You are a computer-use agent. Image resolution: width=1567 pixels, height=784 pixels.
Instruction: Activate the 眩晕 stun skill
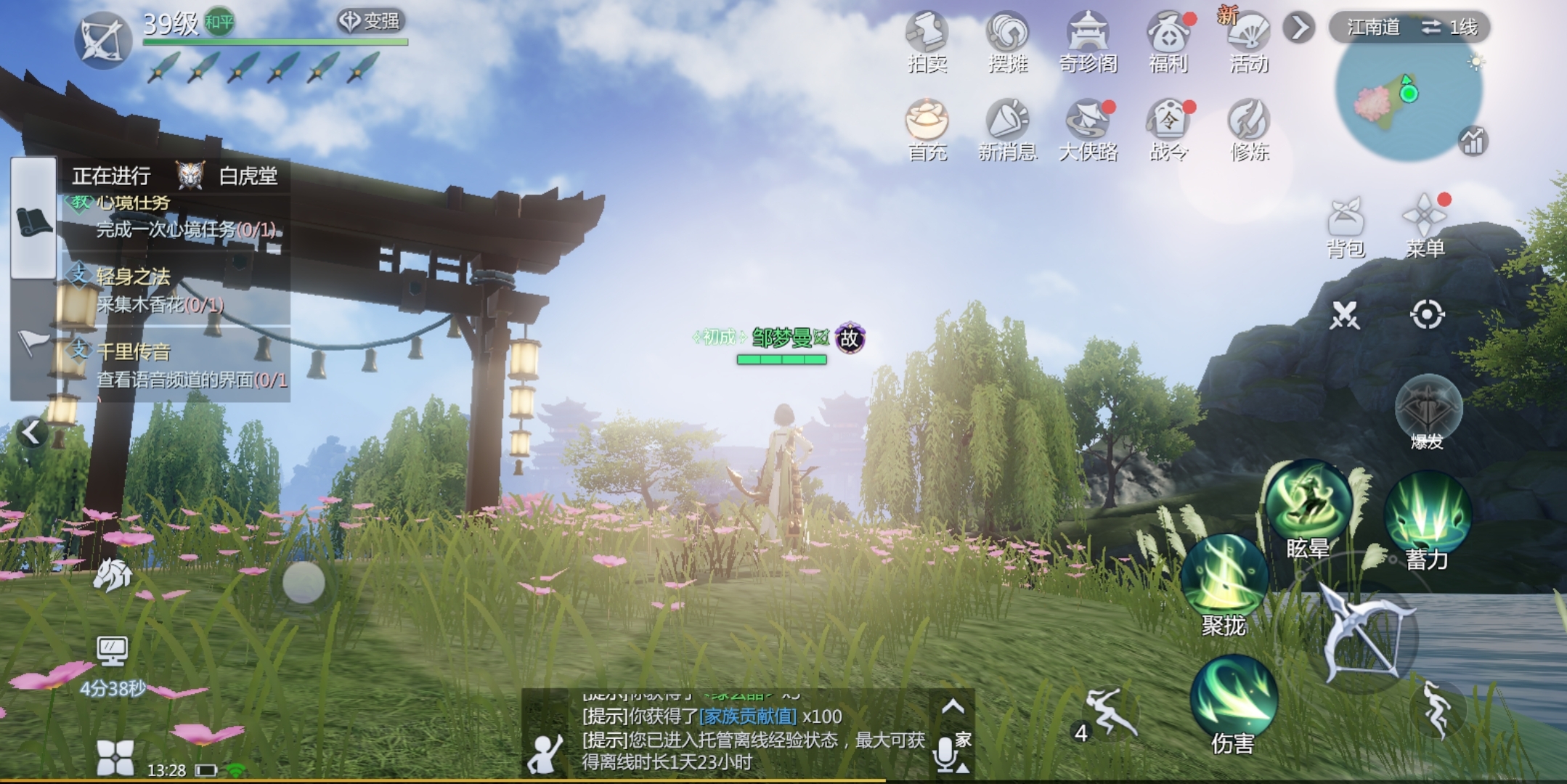point(1308,505)
